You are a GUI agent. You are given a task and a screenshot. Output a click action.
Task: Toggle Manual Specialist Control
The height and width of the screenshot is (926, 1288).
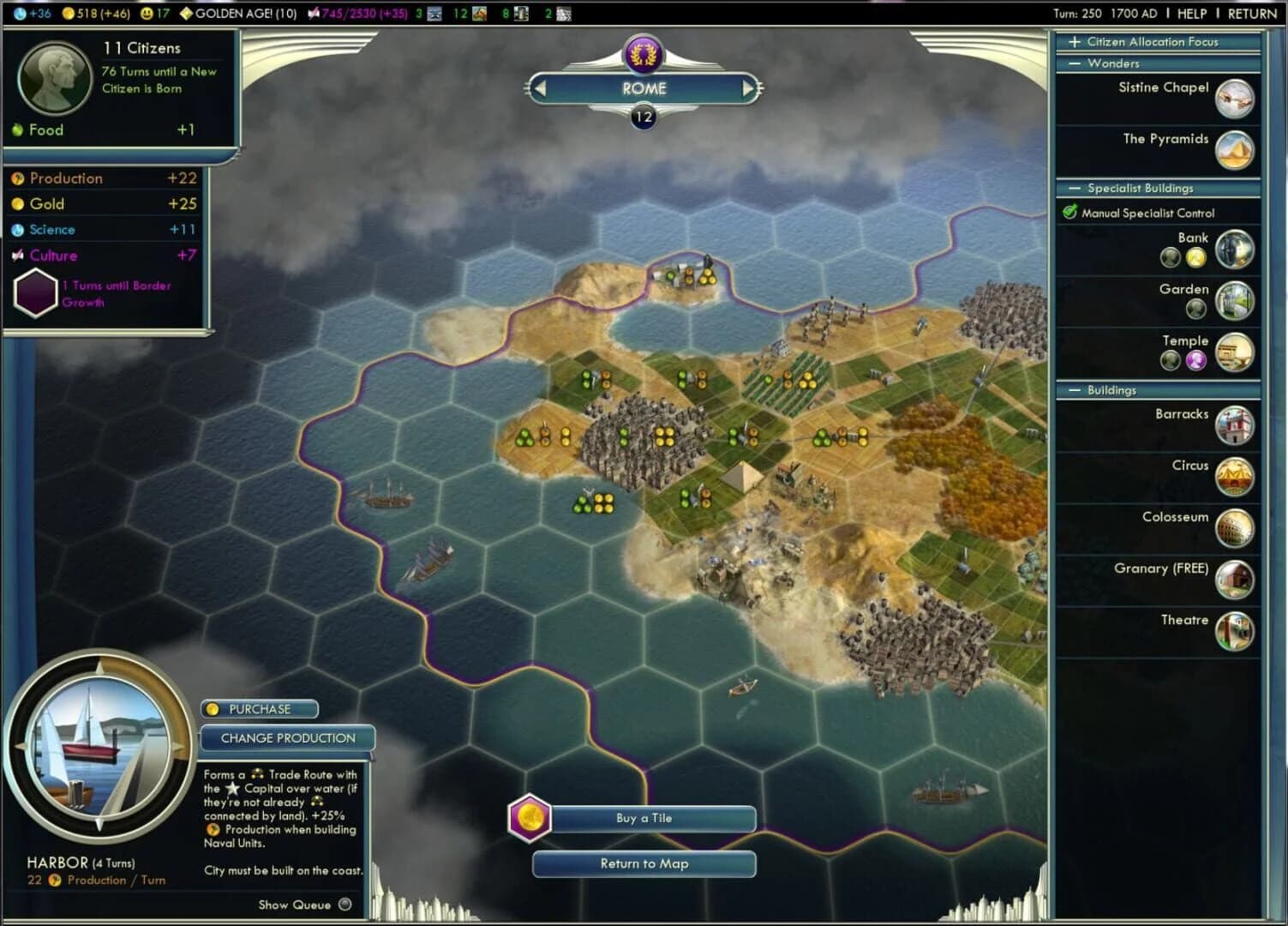(1069, 213)
